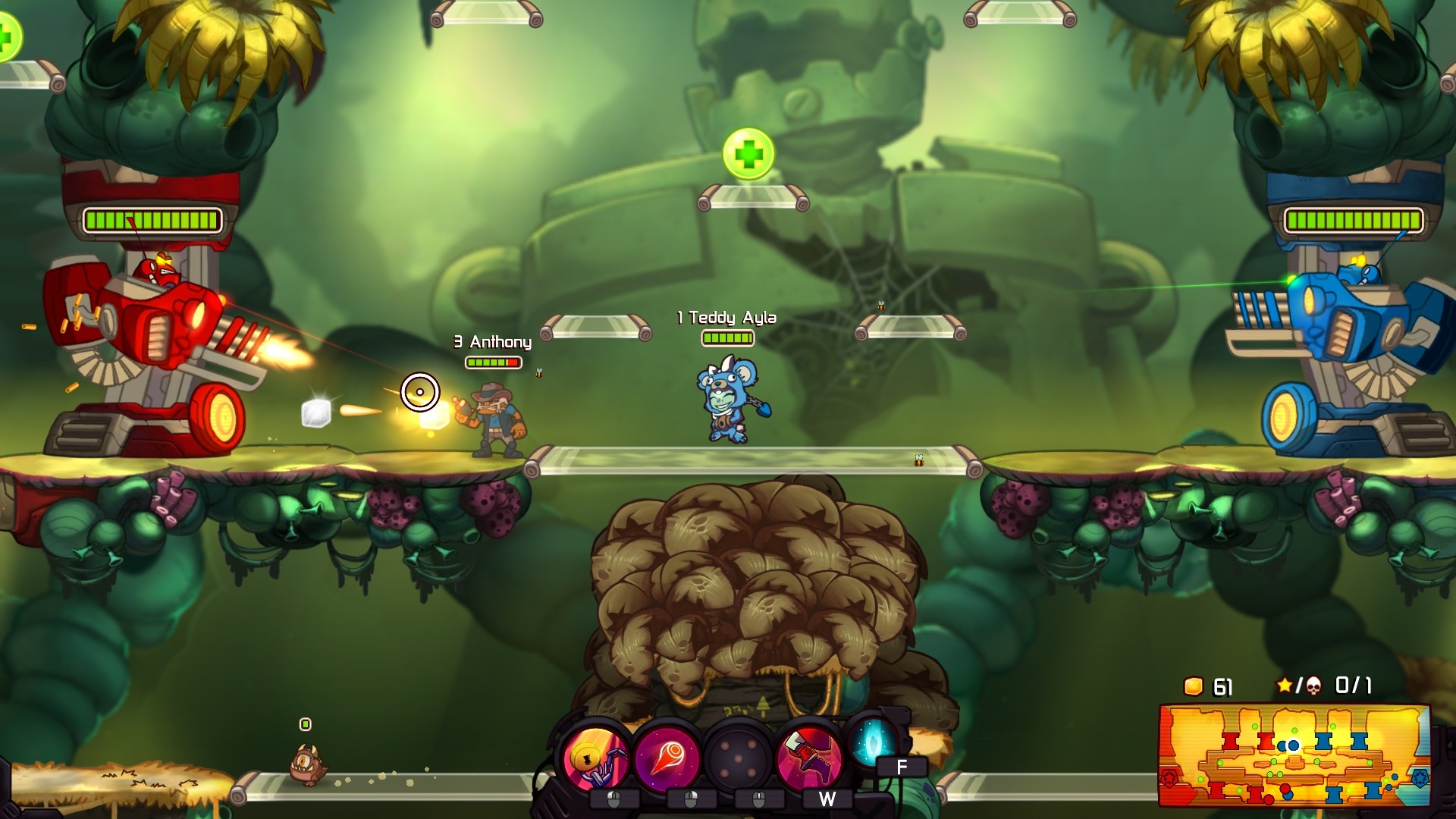
Task: Click Teddy Ayla's nameplate above the bear character
Action: pyautogui.click(x=726, y=318)
